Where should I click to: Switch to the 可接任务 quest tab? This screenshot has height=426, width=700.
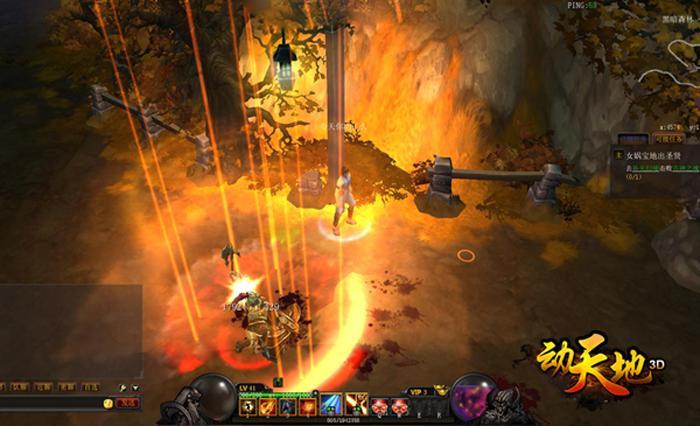(x=667, y=139)
